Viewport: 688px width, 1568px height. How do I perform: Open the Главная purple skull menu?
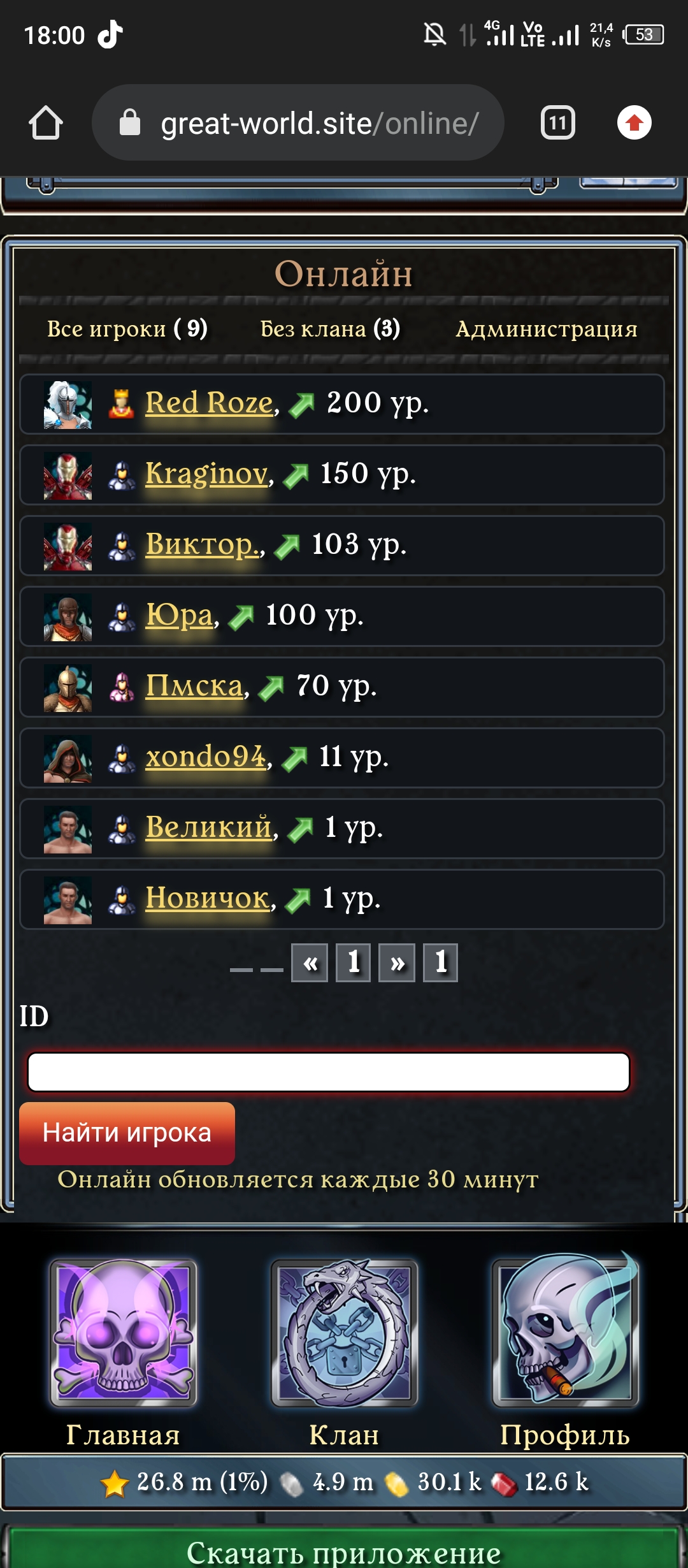[x=123, y=1332]
